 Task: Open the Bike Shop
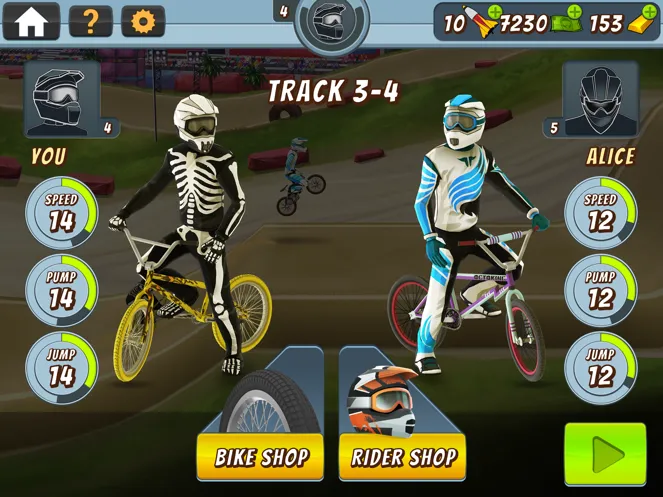(x=260, y=458)
